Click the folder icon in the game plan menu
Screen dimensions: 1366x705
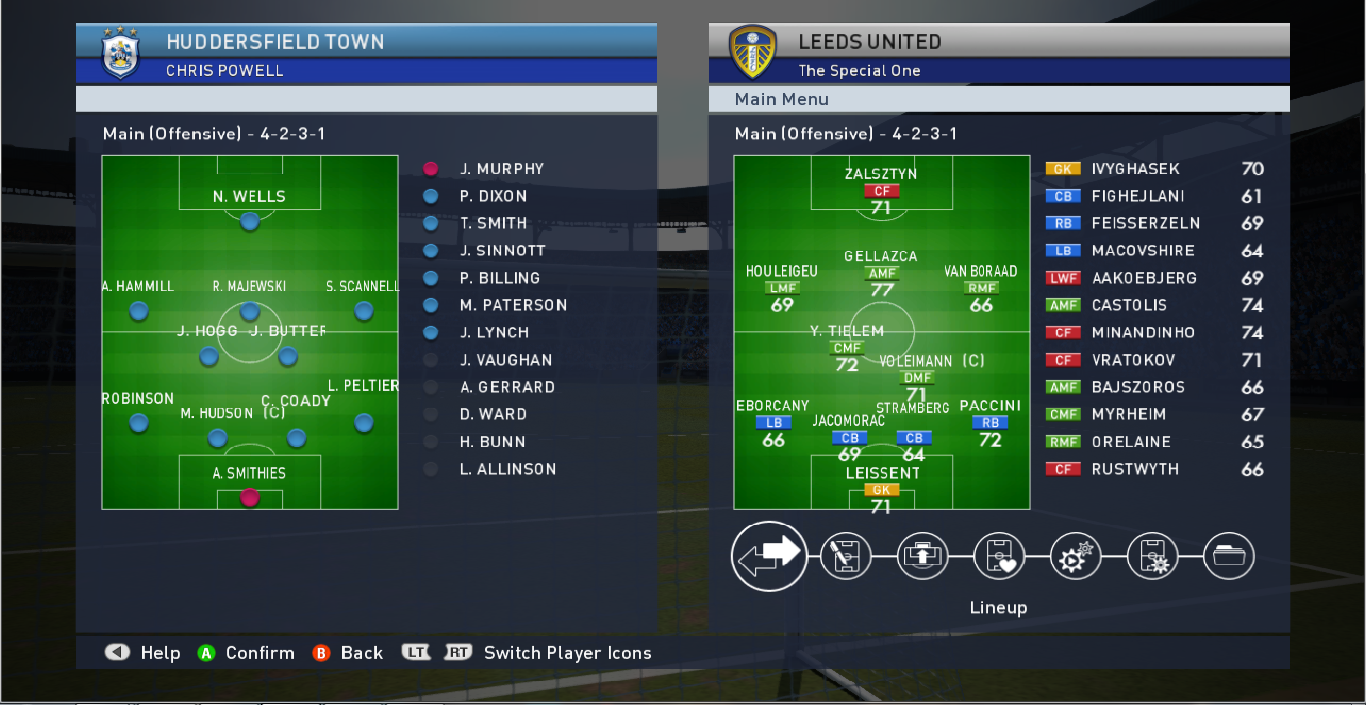click(x=1229, y=557)
